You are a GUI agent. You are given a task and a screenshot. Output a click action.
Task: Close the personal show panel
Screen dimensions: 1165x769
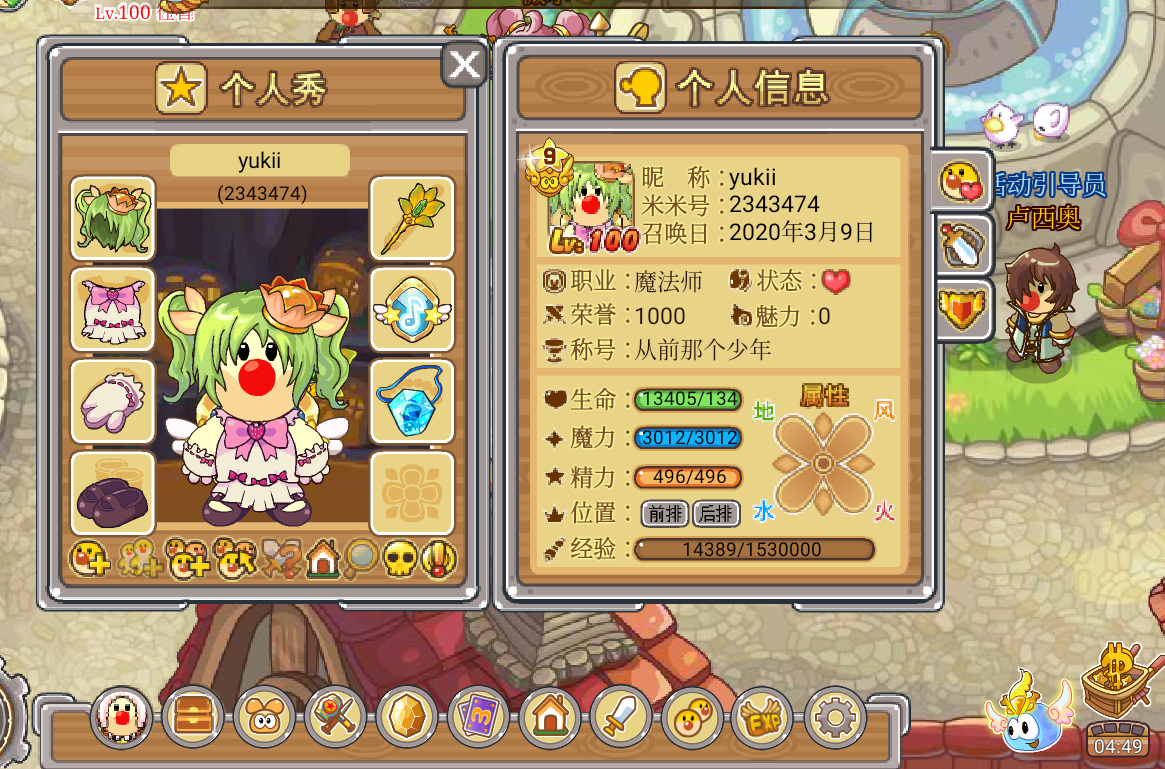coord(464,66)
